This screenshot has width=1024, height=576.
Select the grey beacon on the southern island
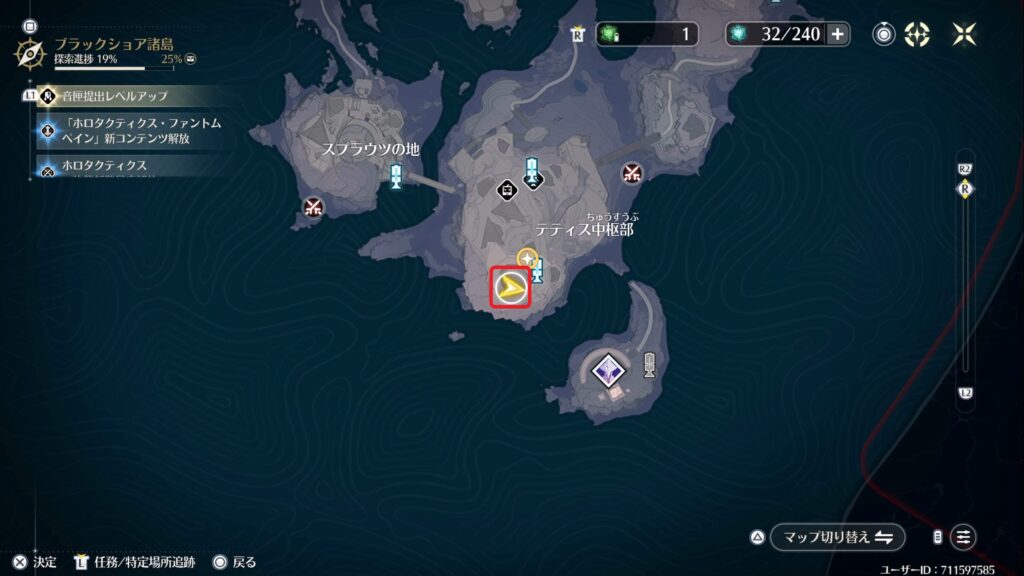(649, 365)
